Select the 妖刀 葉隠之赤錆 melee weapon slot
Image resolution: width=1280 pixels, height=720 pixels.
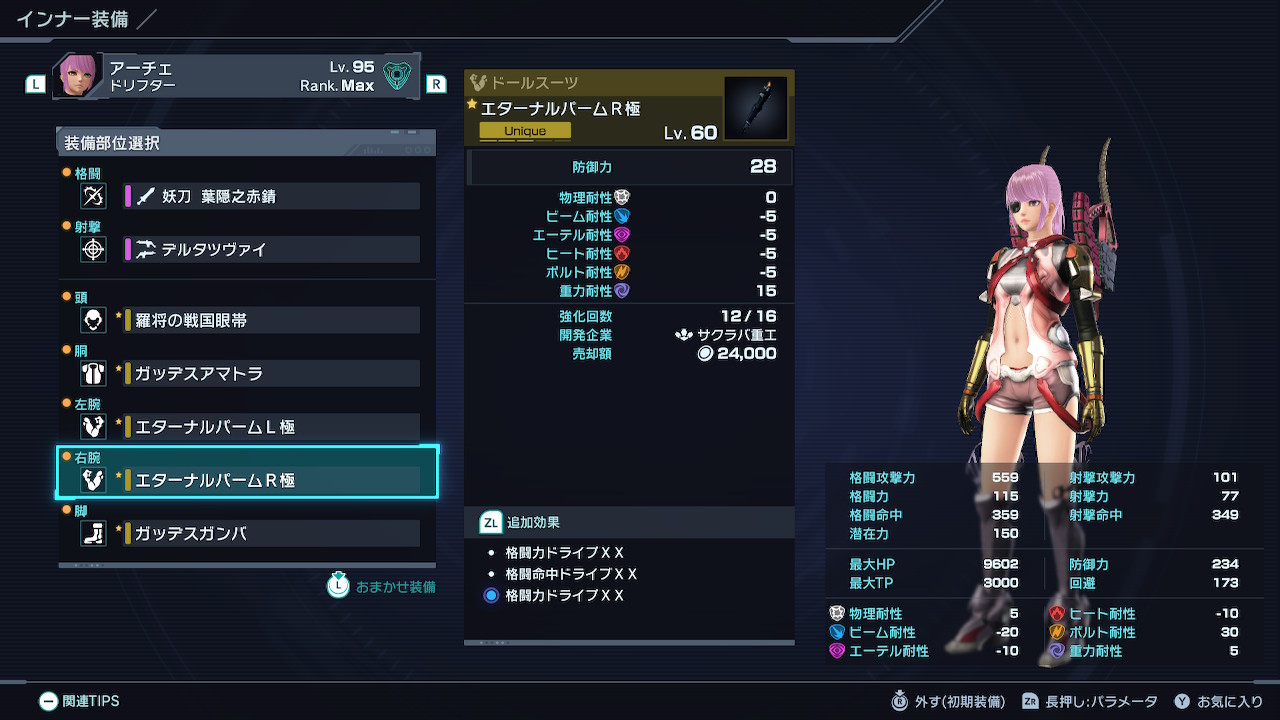tap(270, 196)
